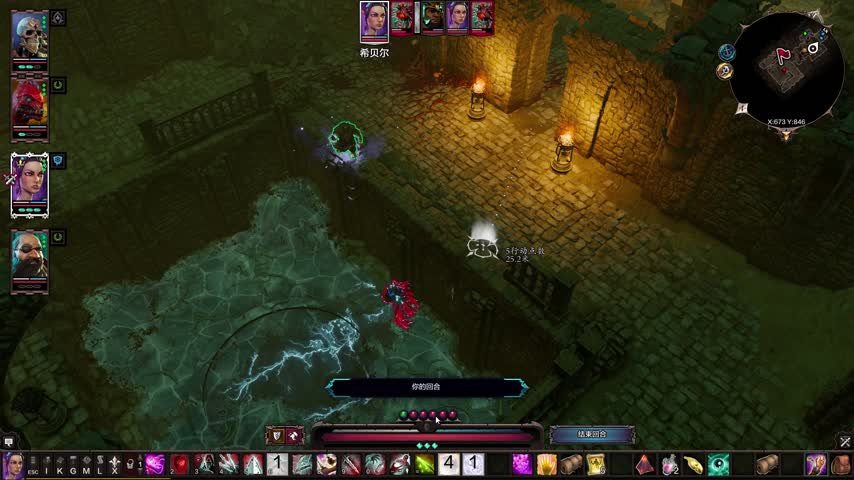Activate the teal eye skill icon
This screenshot has width=854, height=480.
point(719,464)
